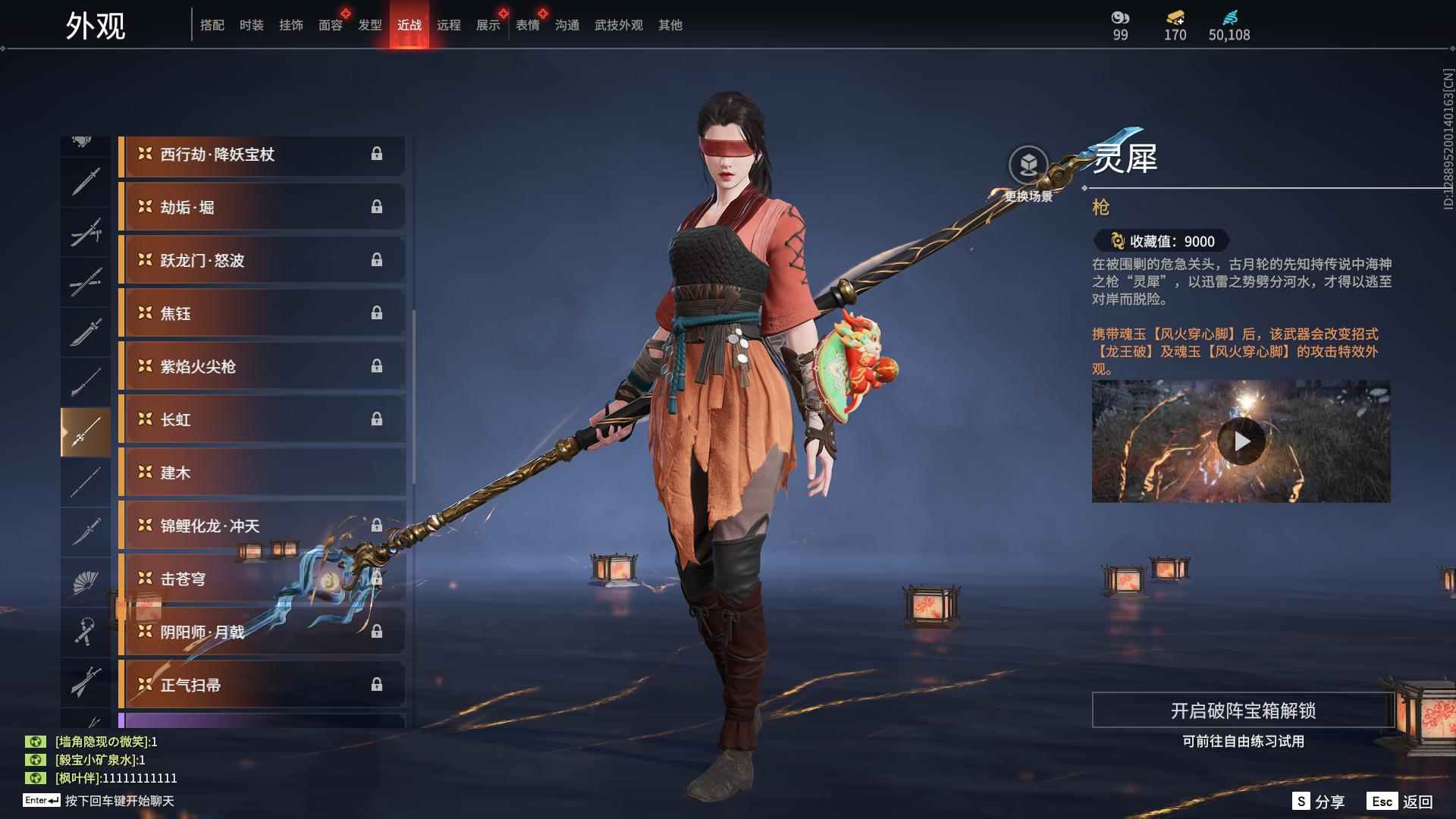Click the 更换场景 scene change icon
1456x819 pixels.
tap(1028, 165)
